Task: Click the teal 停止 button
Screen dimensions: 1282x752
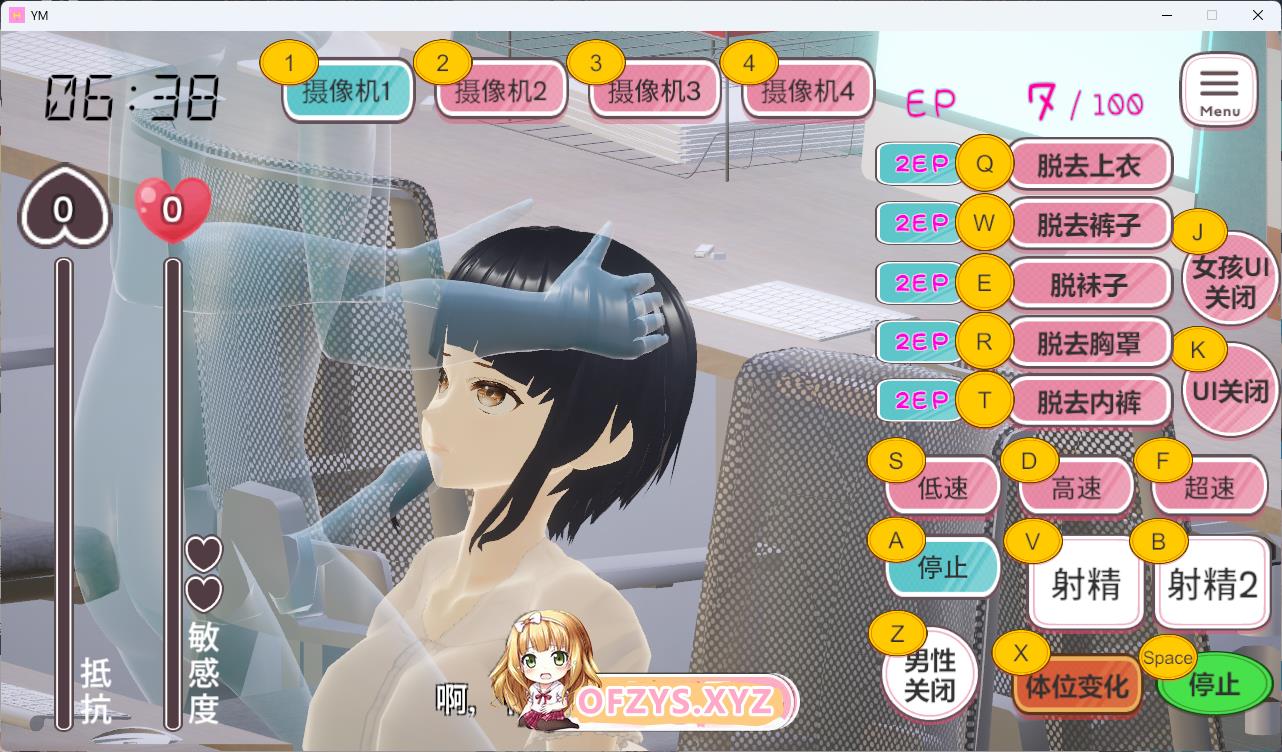Action: coord(943,567)
